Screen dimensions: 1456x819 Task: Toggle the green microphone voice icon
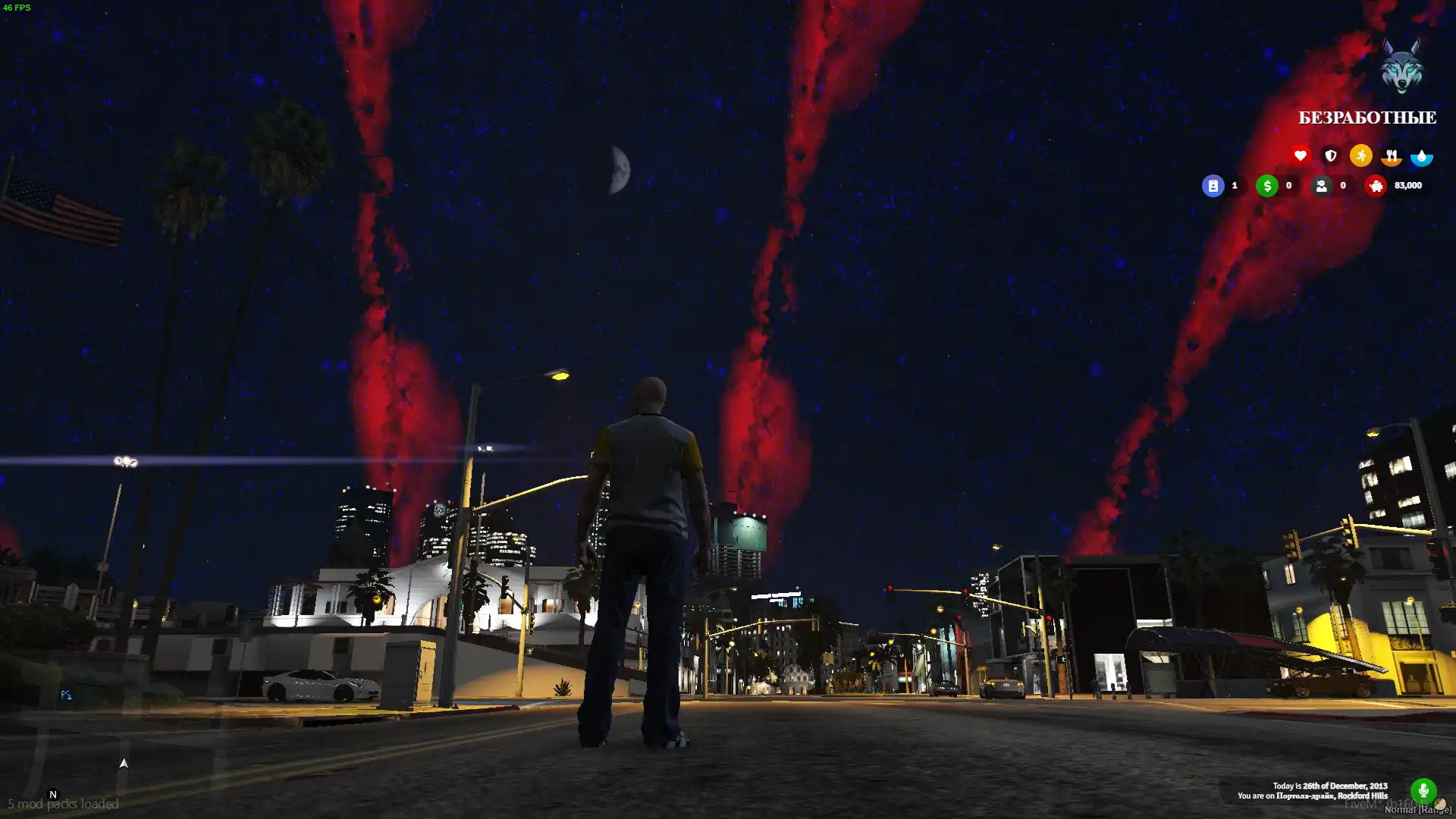tap(1423, 791)
